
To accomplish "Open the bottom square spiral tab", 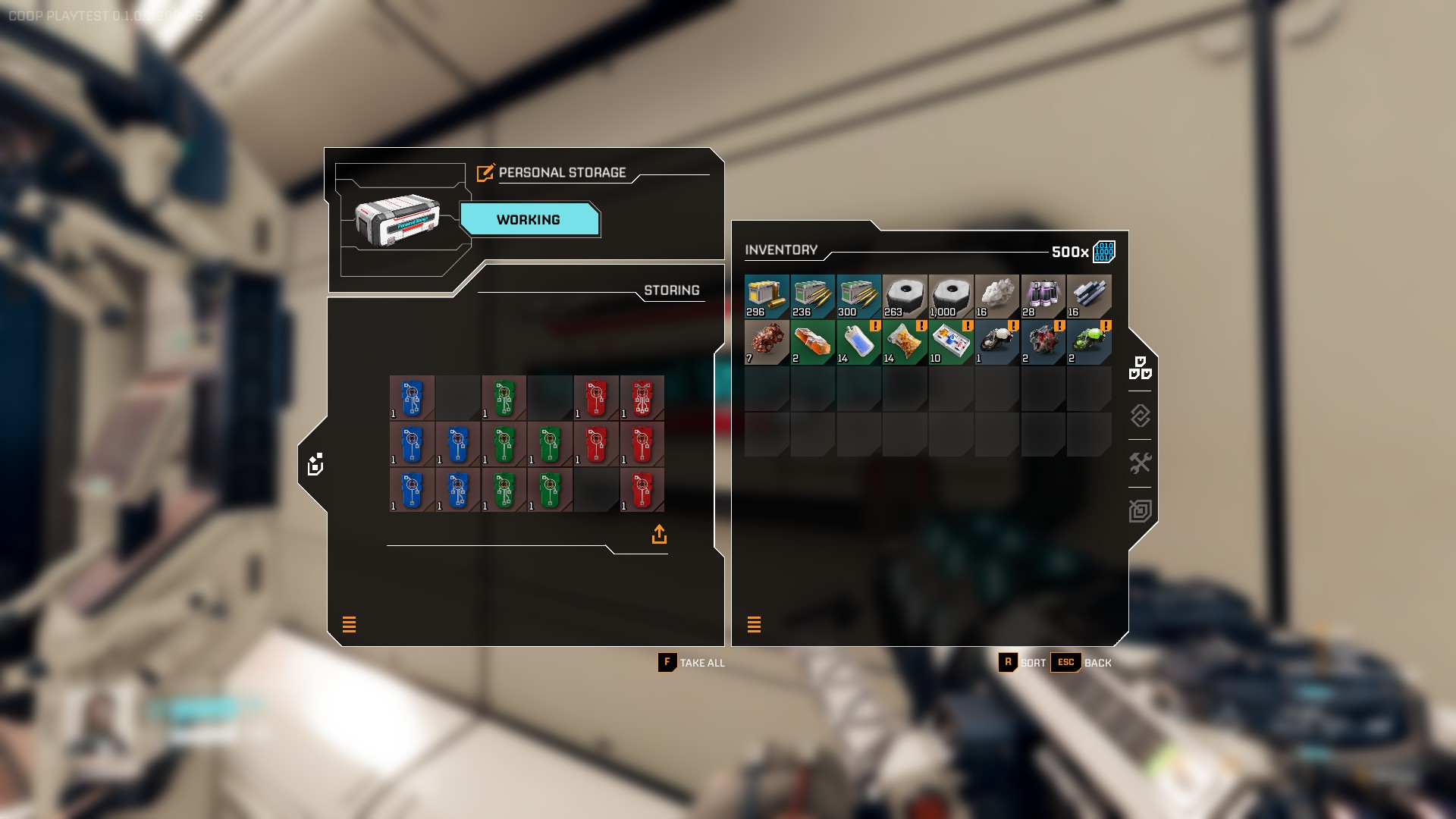I will [x=1140, y=510].
